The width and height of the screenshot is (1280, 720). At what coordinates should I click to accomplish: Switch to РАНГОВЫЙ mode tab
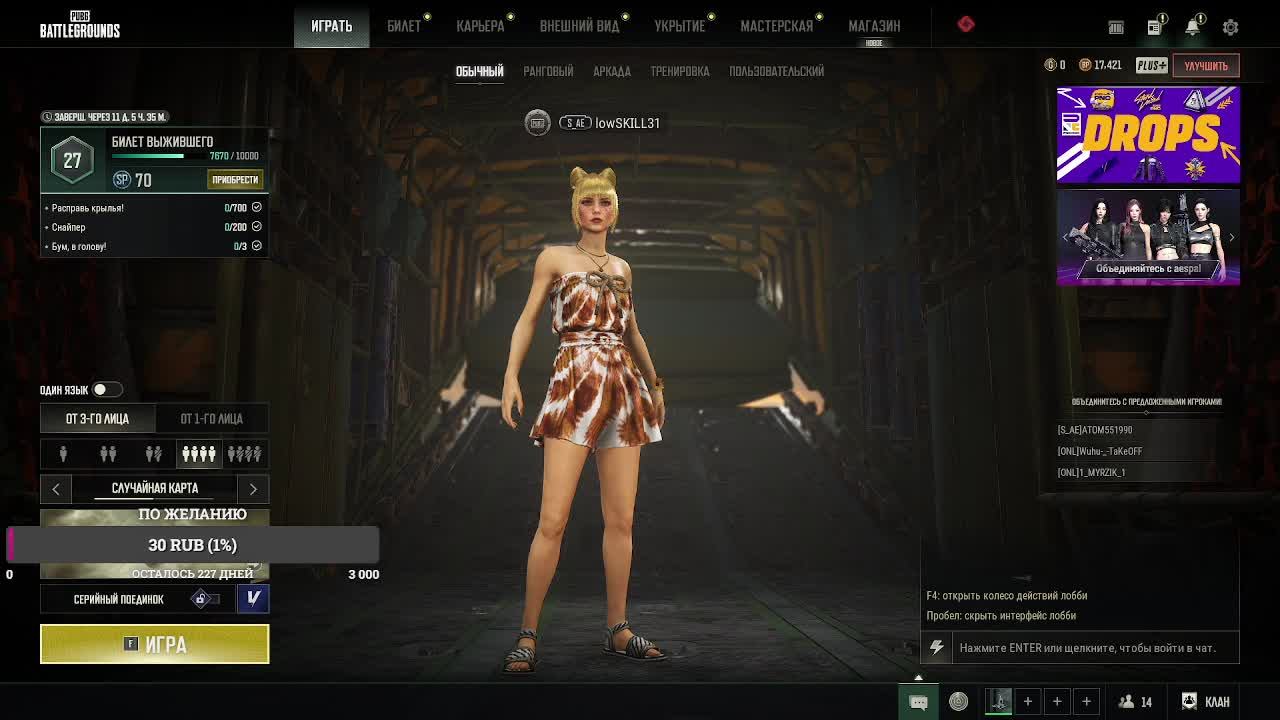click(548, 71)
